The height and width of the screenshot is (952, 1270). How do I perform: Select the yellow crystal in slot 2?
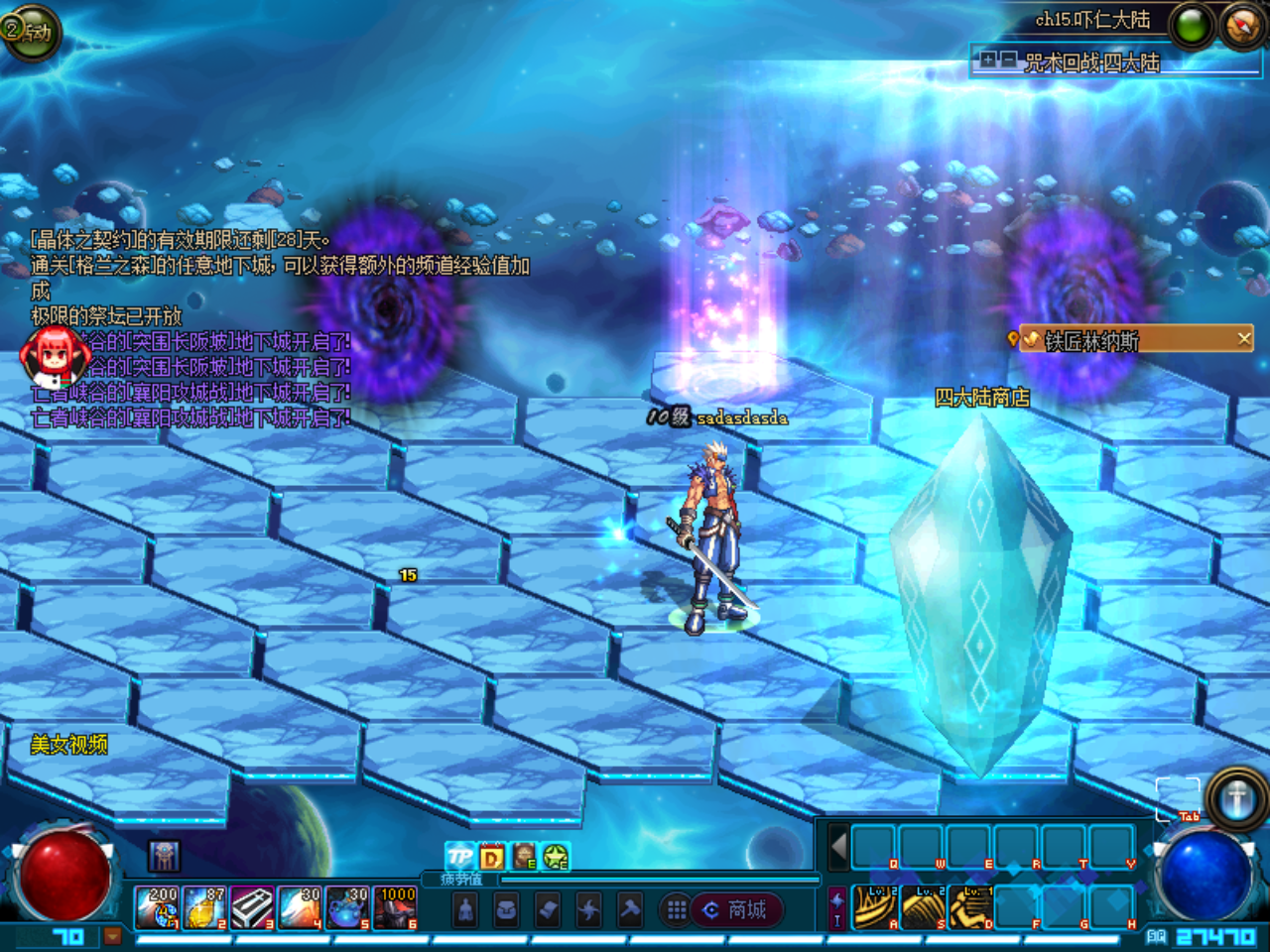[205, 907]
